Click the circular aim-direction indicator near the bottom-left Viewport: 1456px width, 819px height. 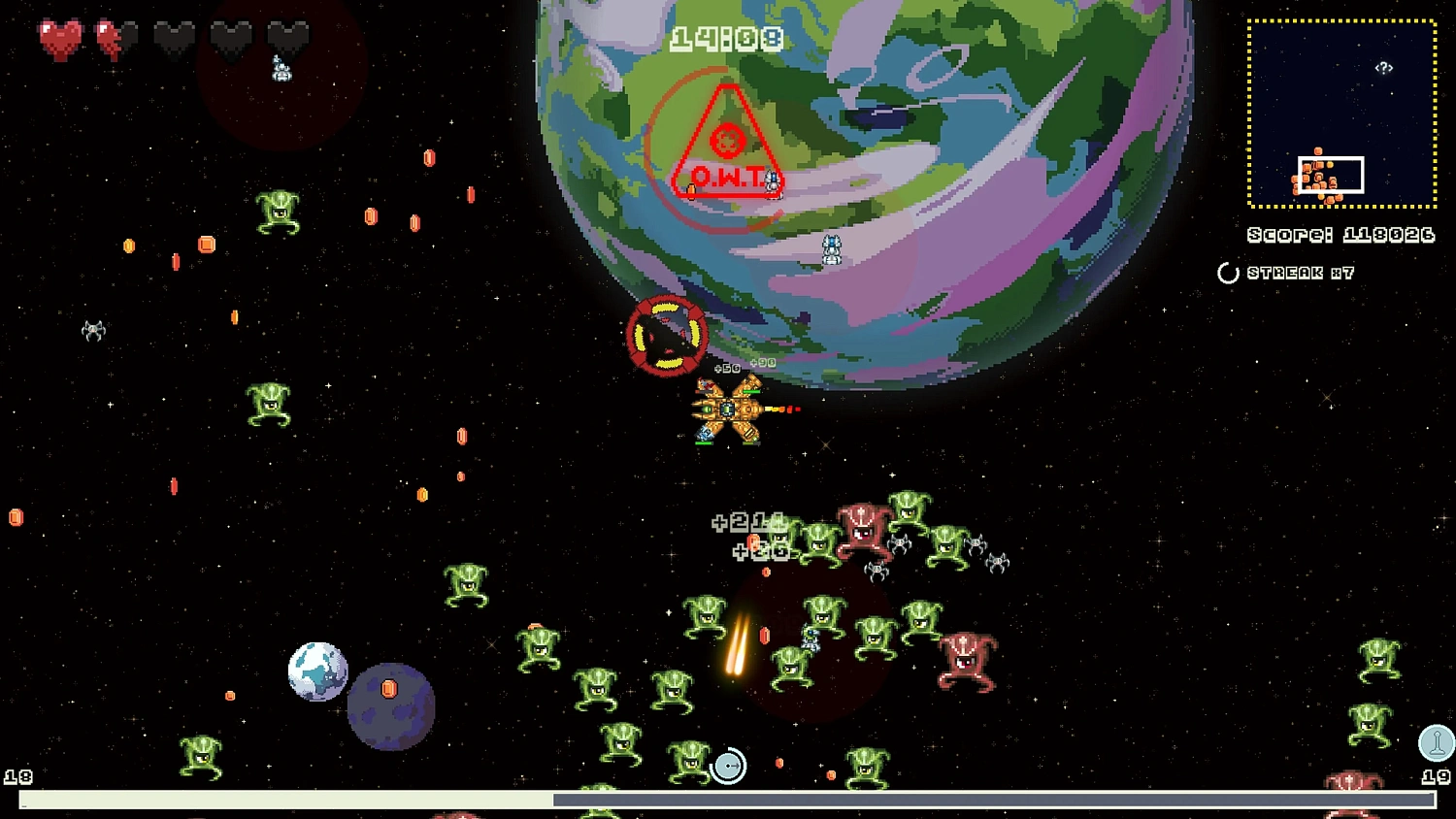(730, 766)
